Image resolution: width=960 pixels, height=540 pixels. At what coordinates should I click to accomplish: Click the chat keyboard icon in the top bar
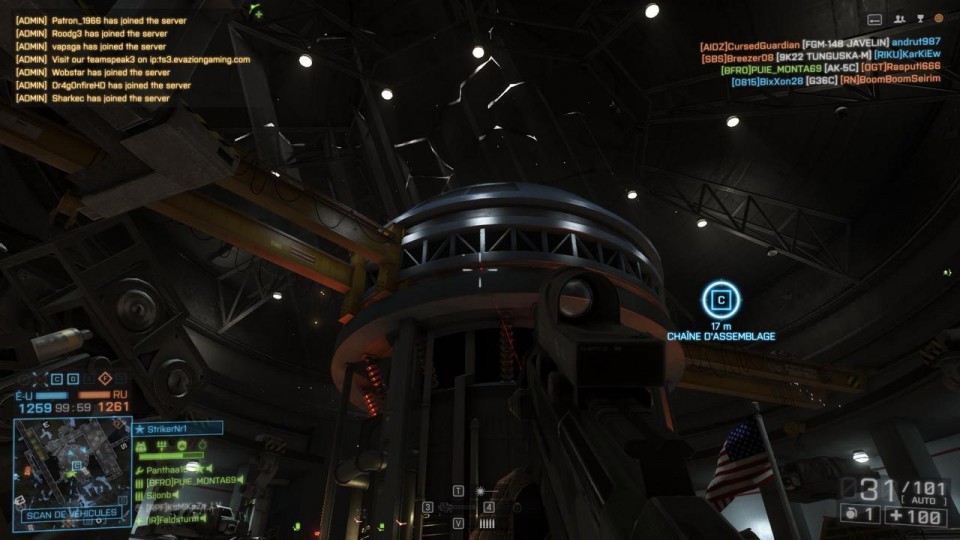[x=875, y=18]
